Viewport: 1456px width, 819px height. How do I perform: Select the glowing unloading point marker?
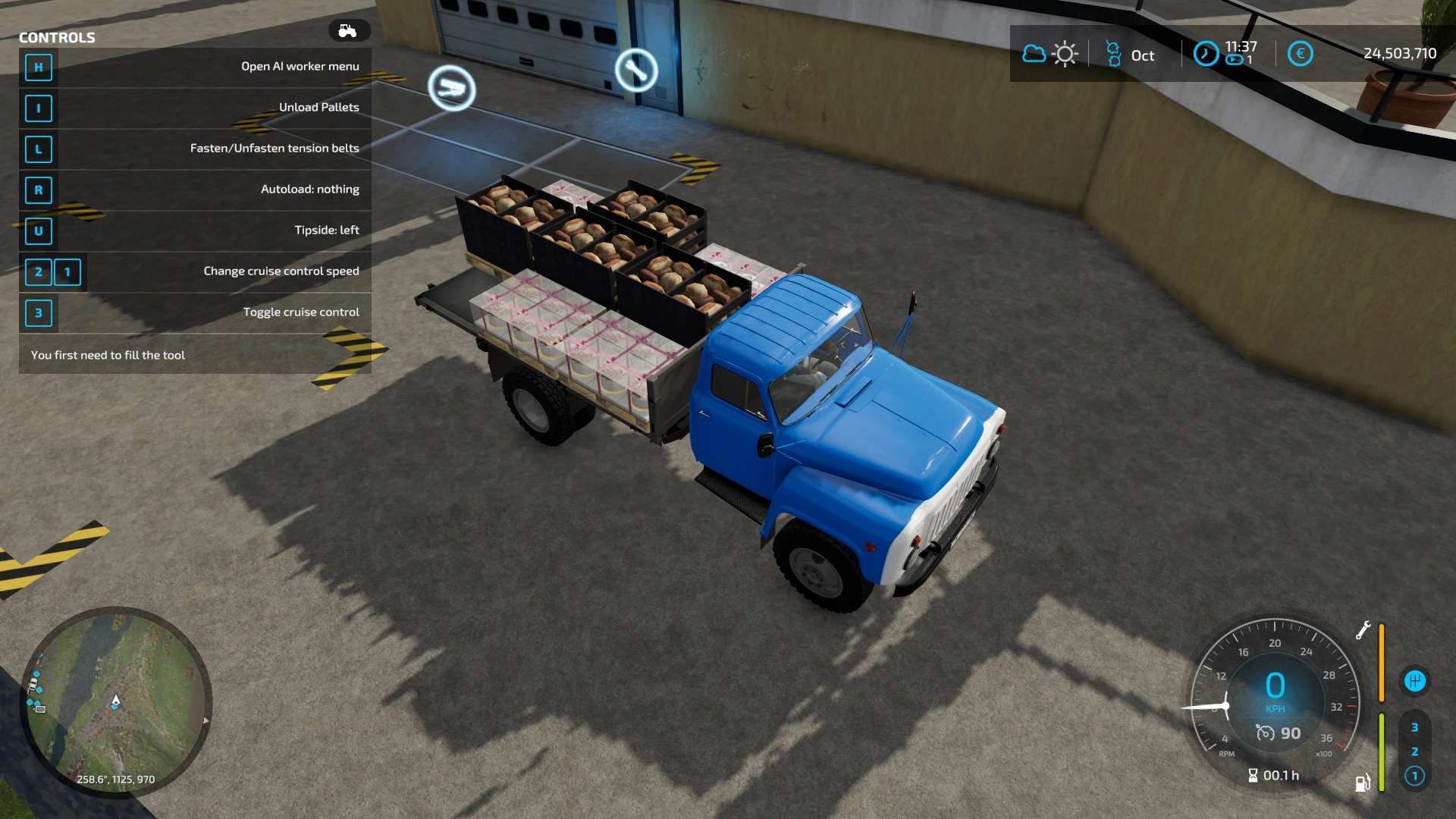coord(451,88)
